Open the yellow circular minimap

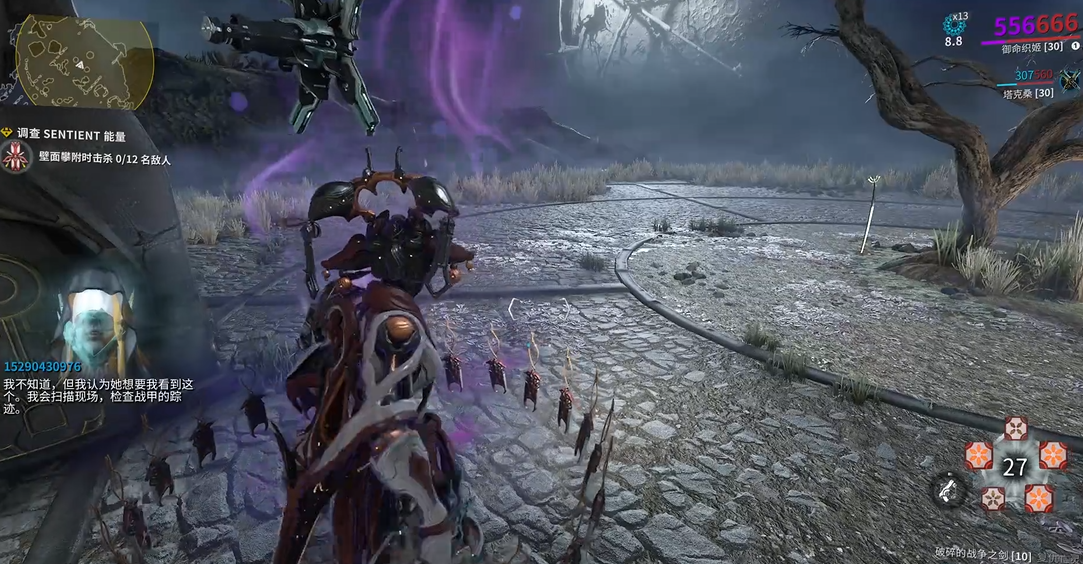coord(84,62)
